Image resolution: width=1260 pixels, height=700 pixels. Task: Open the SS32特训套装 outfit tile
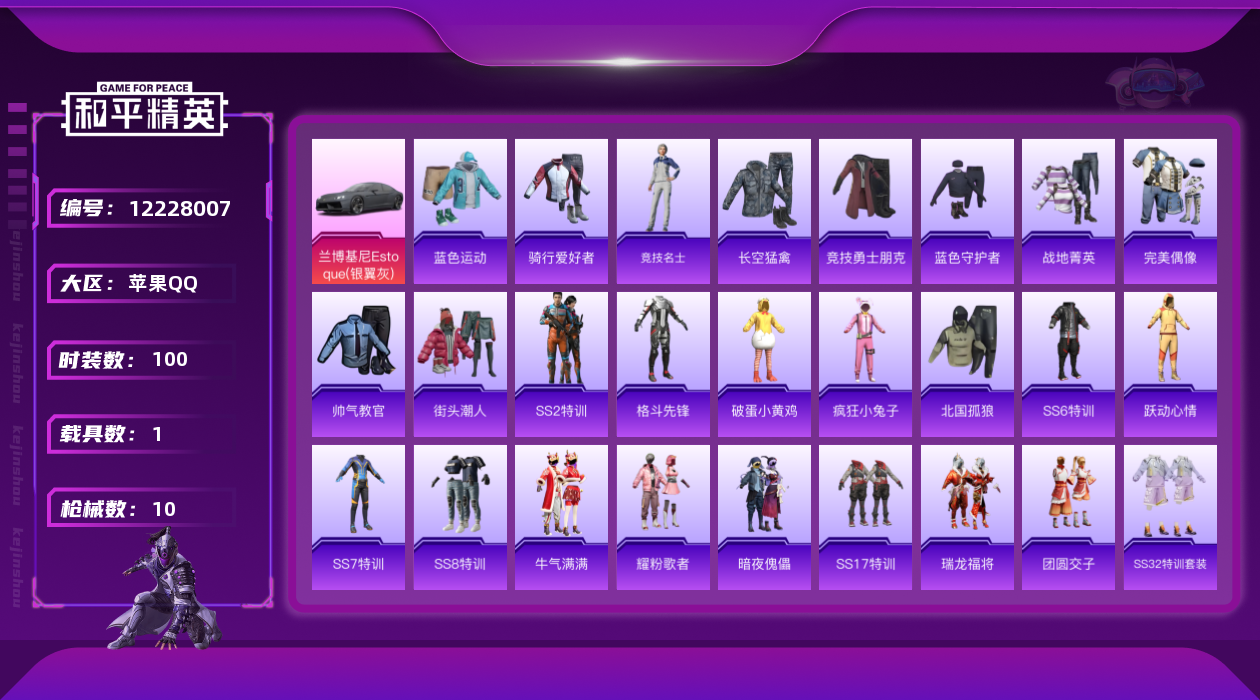pyautogui.click(x=1170, y=517)
